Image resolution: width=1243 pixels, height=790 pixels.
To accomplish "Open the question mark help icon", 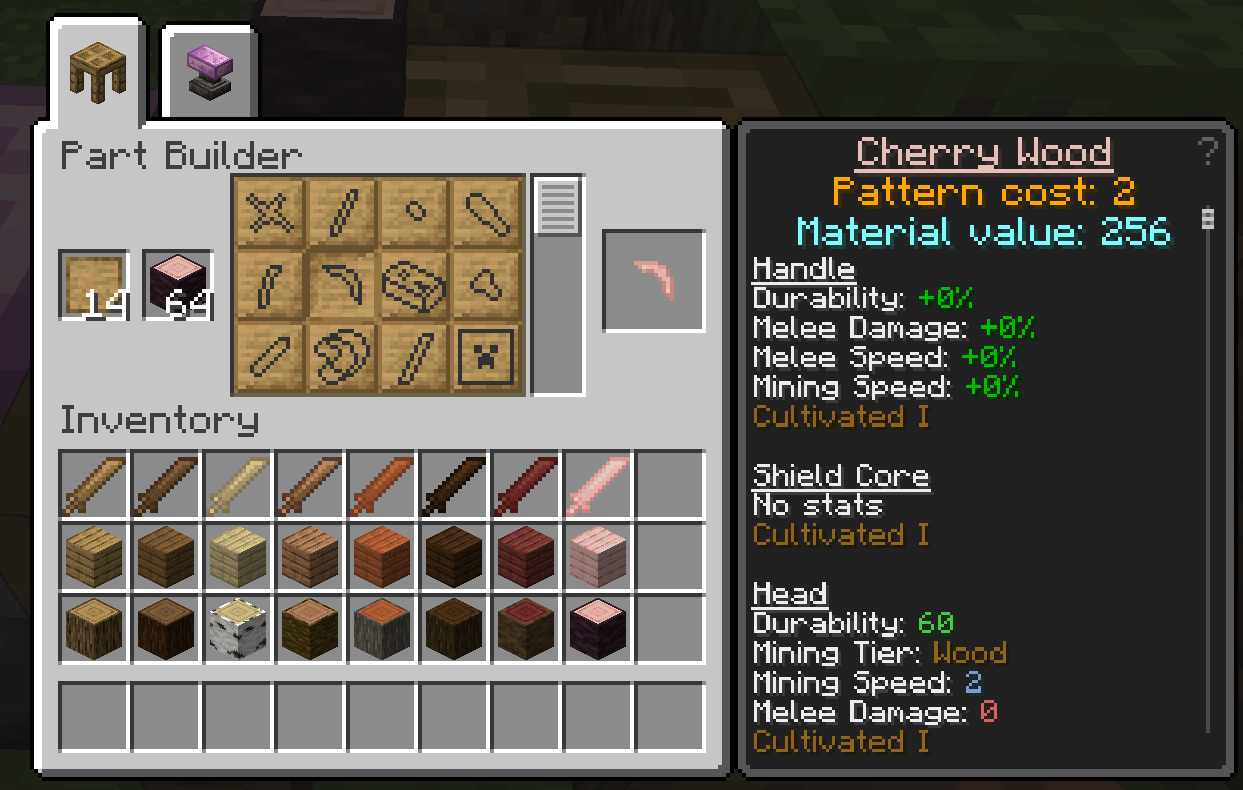I will pos(1208,152).
